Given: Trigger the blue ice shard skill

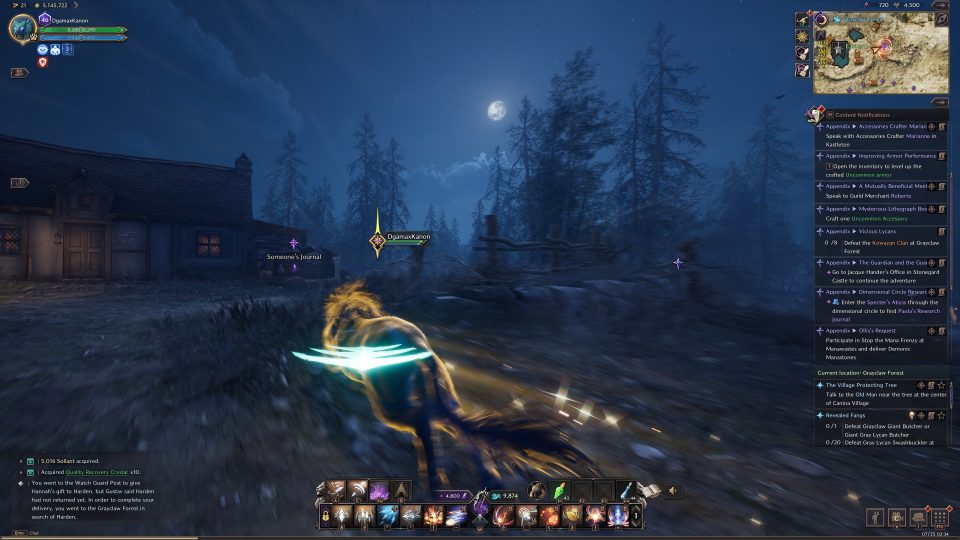Looking at the screenshot, I should click(x=388, y=515).
